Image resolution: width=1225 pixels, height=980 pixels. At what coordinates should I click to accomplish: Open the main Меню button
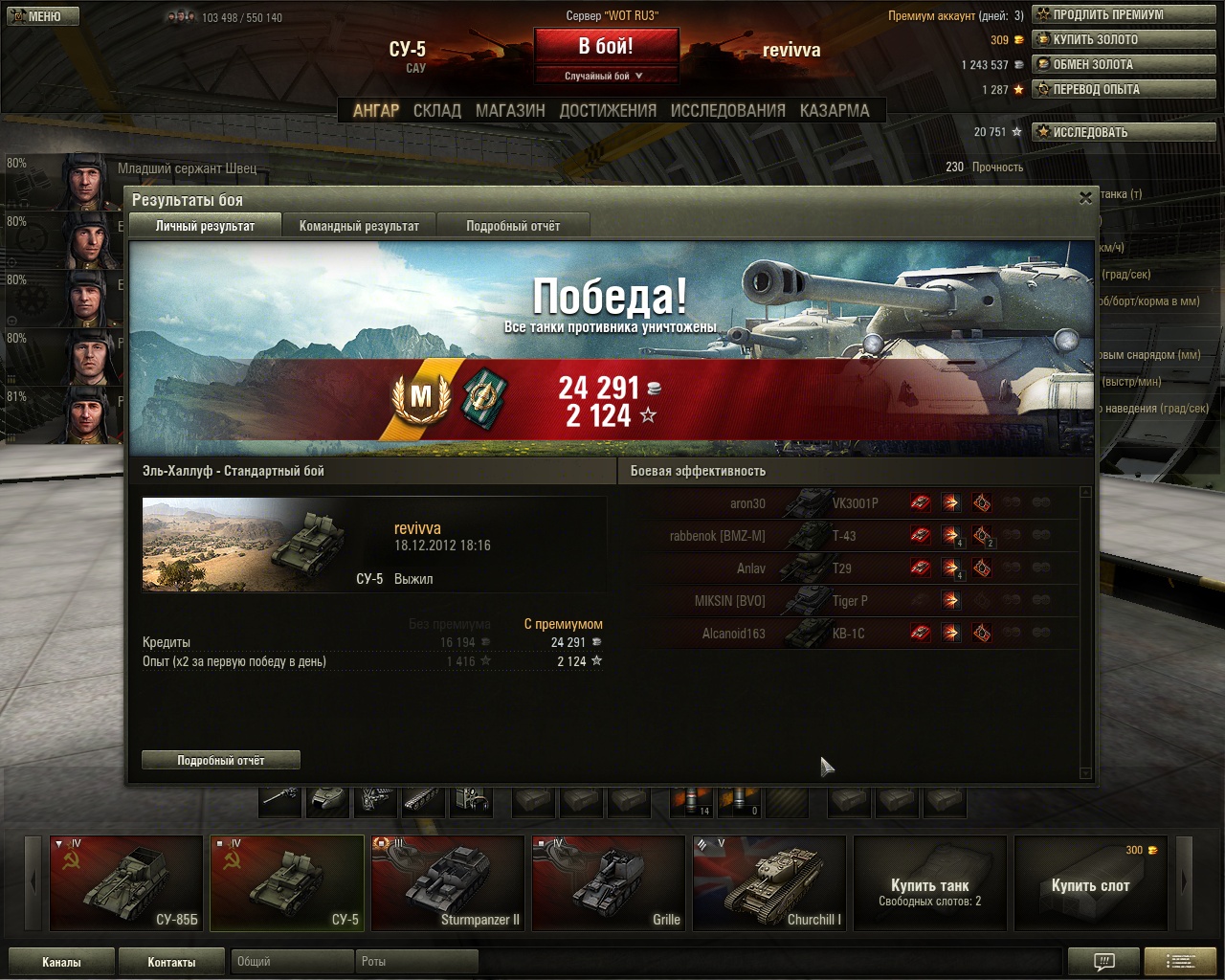pyautogui.click(x=42, y=16)
